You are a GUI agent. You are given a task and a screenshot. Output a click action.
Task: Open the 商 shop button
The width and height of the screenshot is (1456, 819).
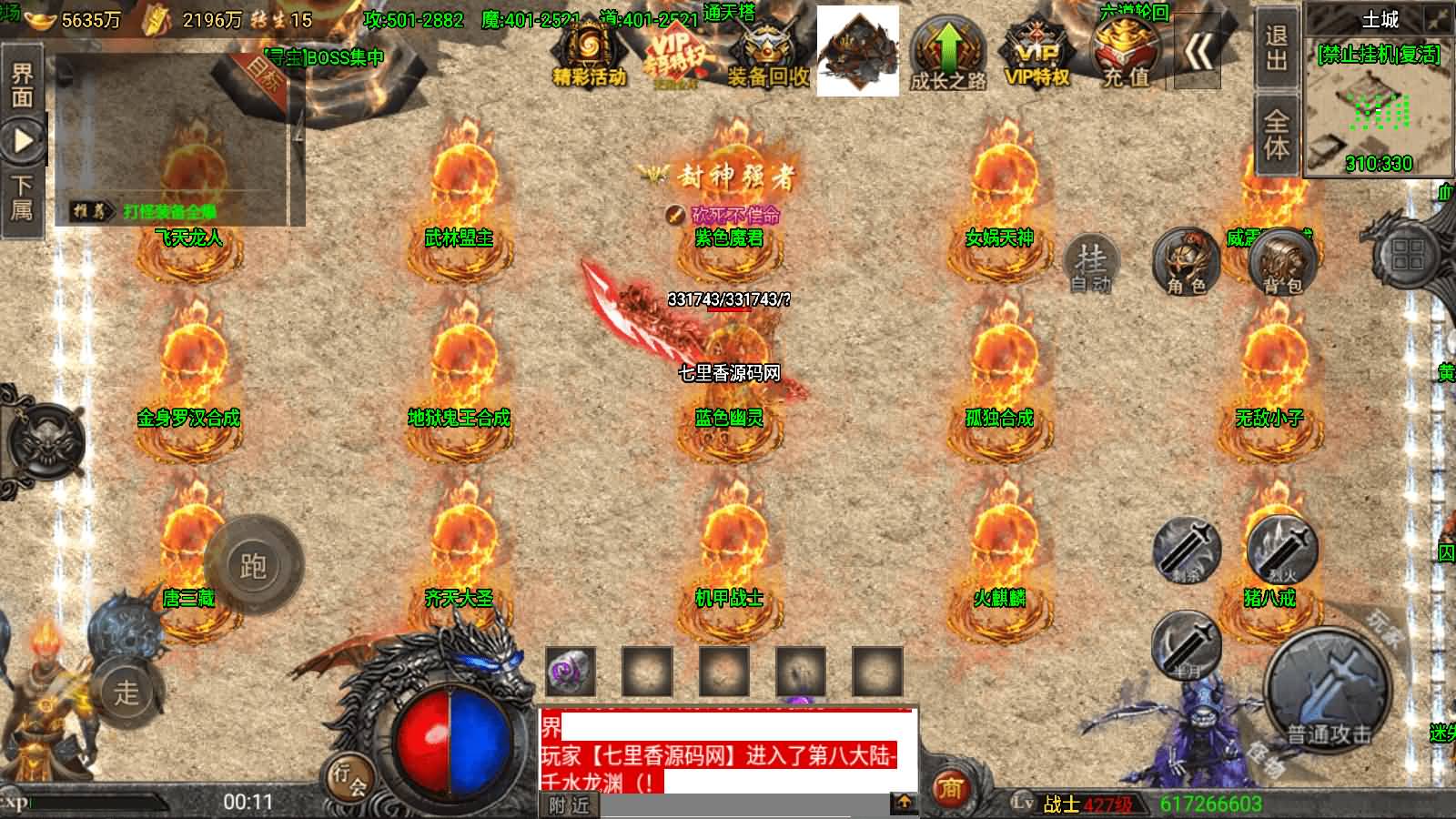coord(951,787)
